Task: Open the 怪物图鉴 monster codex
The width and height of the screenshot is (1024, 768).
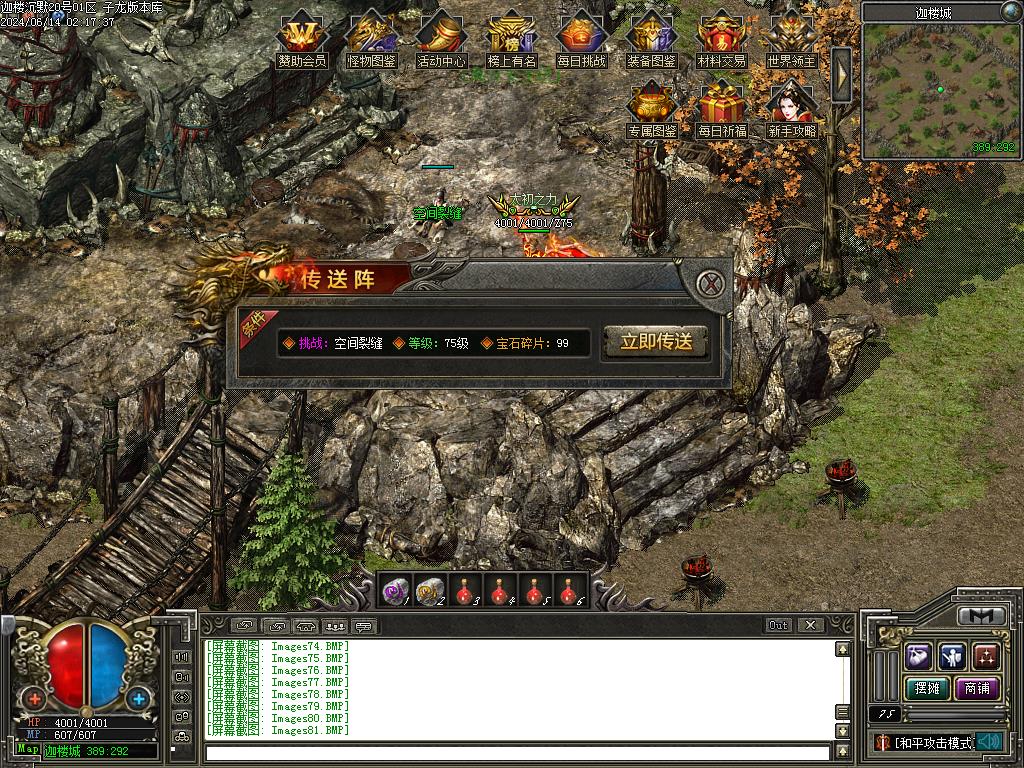Action: [x=371, y=40]
